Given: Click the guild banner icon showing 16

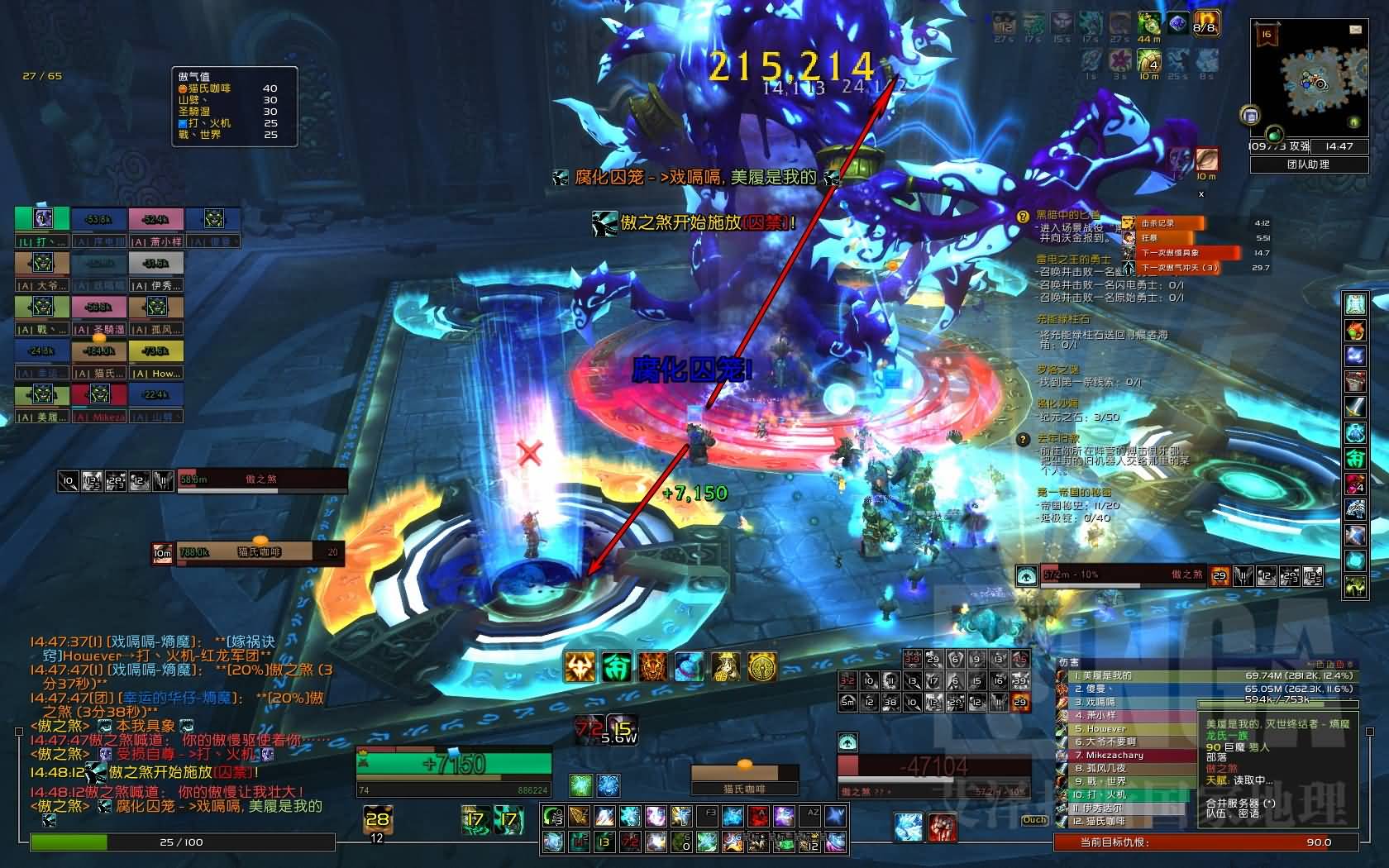Looking at the screenshot, I should coord(1267,36).
